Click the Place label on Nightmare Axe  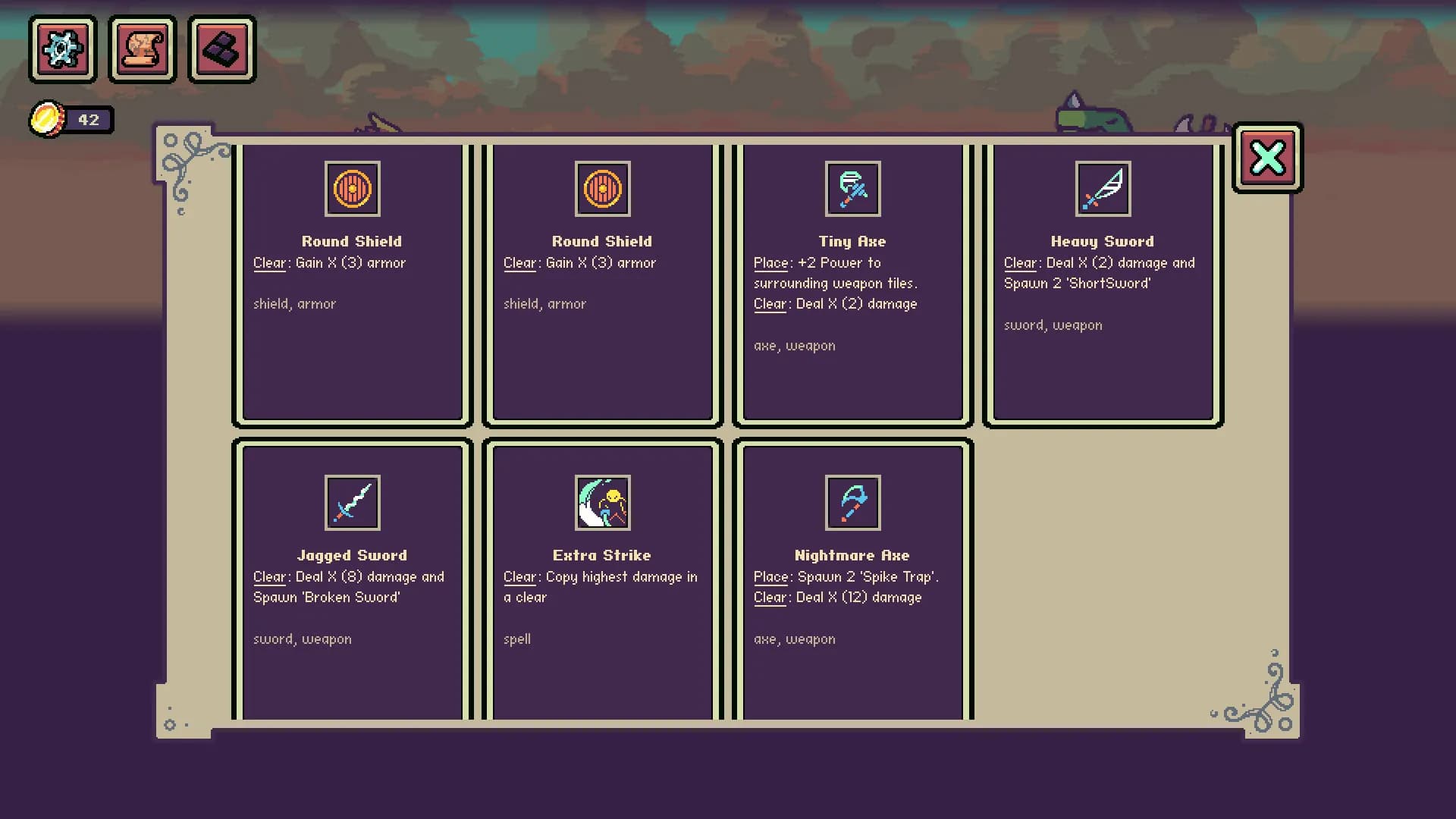tap(770, 576)
